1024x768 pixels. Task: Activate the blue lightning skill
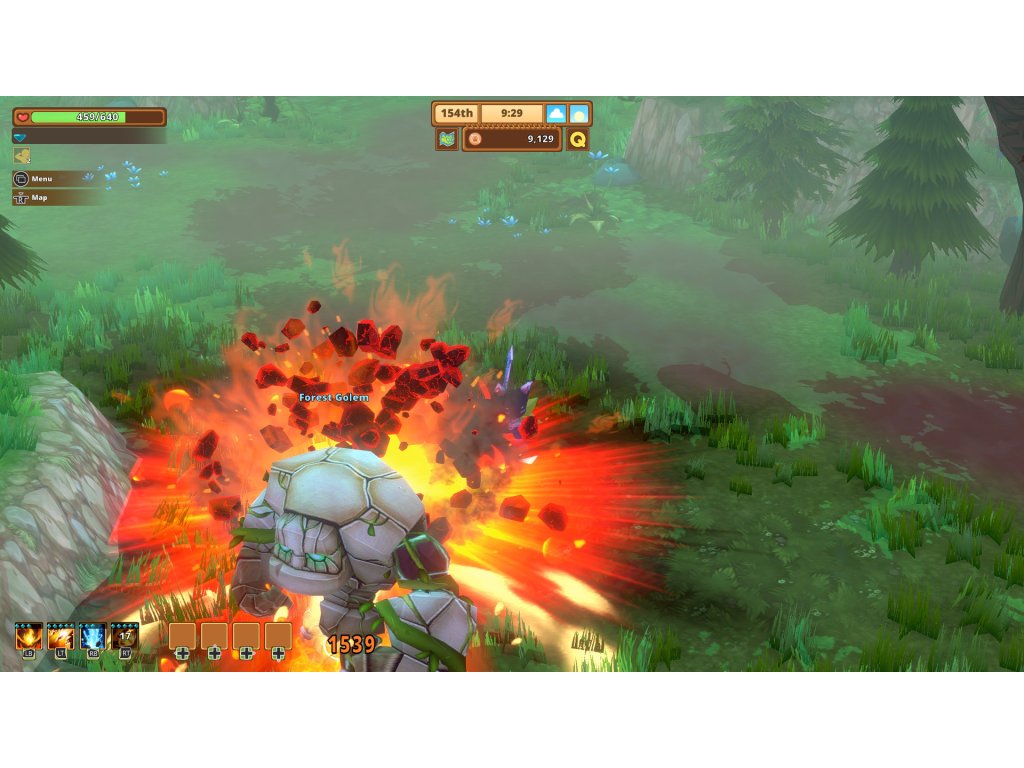point(93,636)
